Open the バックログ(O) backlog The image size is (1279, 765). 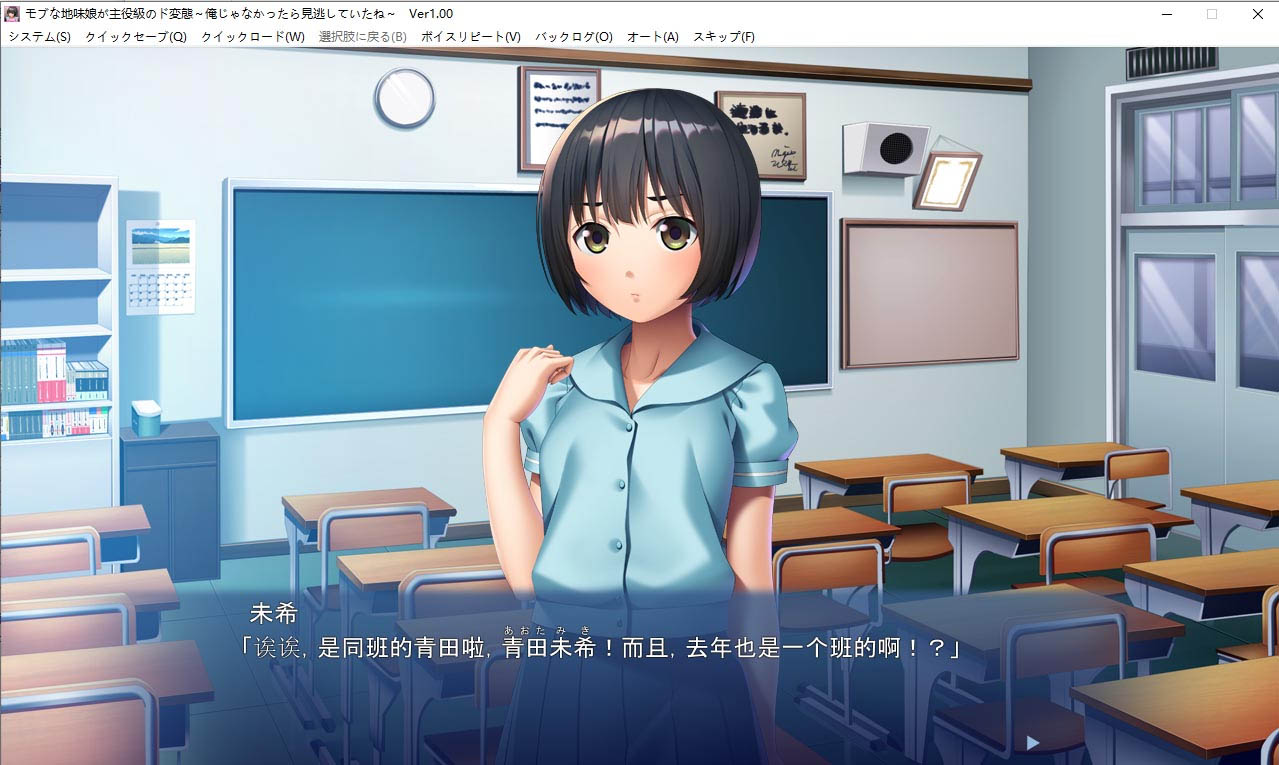574,37
